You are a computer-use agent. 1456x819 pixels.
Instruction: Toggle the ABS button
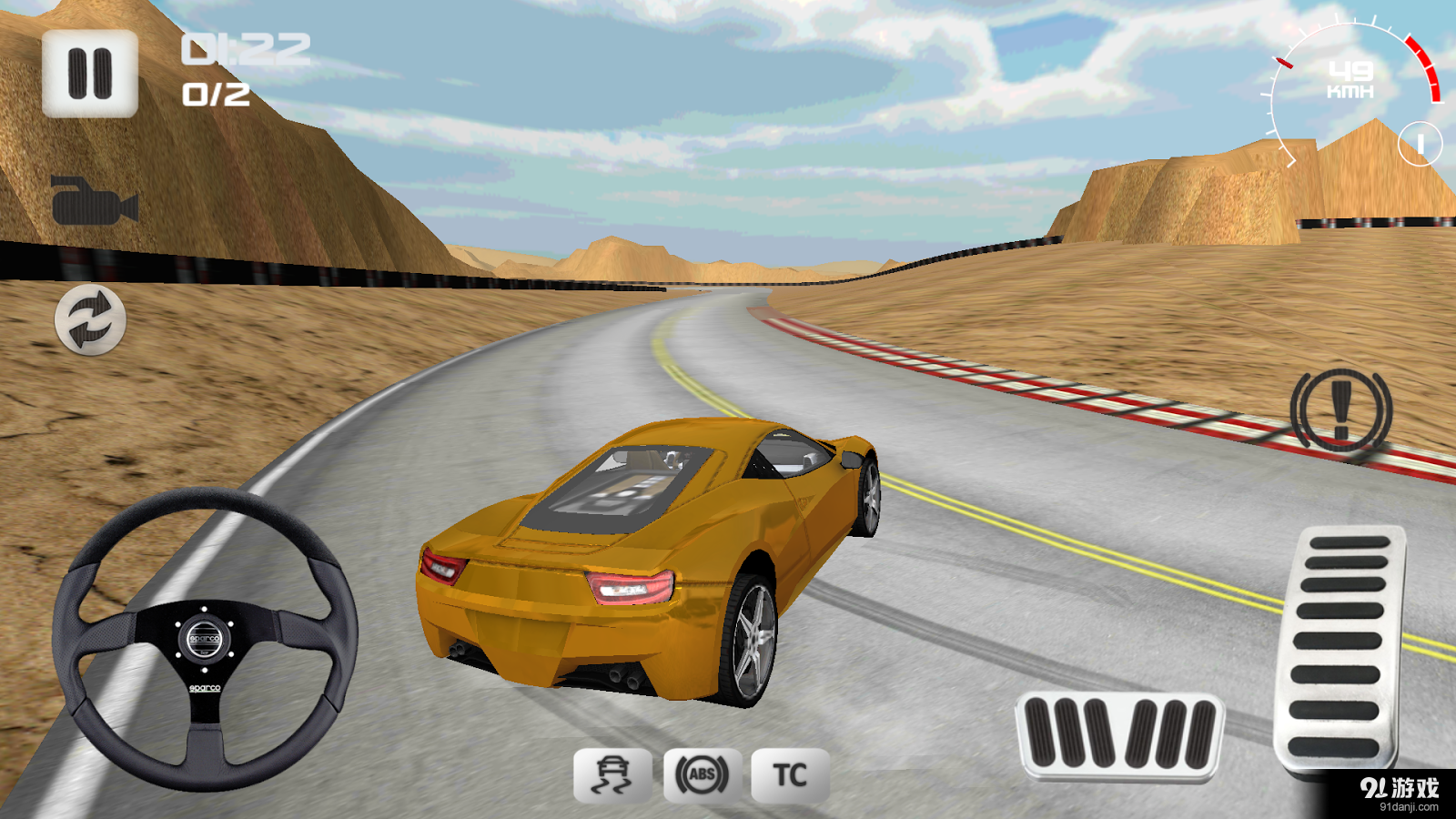coord(702,775)
